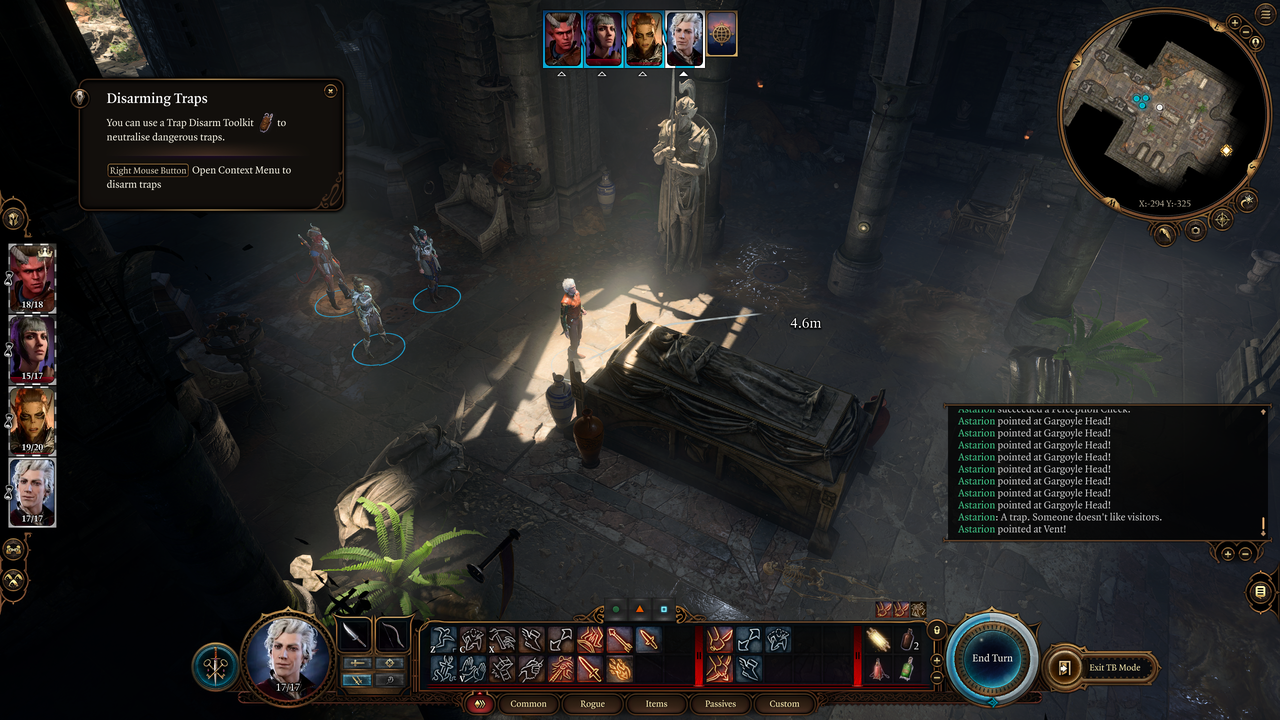Select the purple-haired companion portrait on left
Viewport: 1280px width, 720px height.
click(x=32, y=349)
